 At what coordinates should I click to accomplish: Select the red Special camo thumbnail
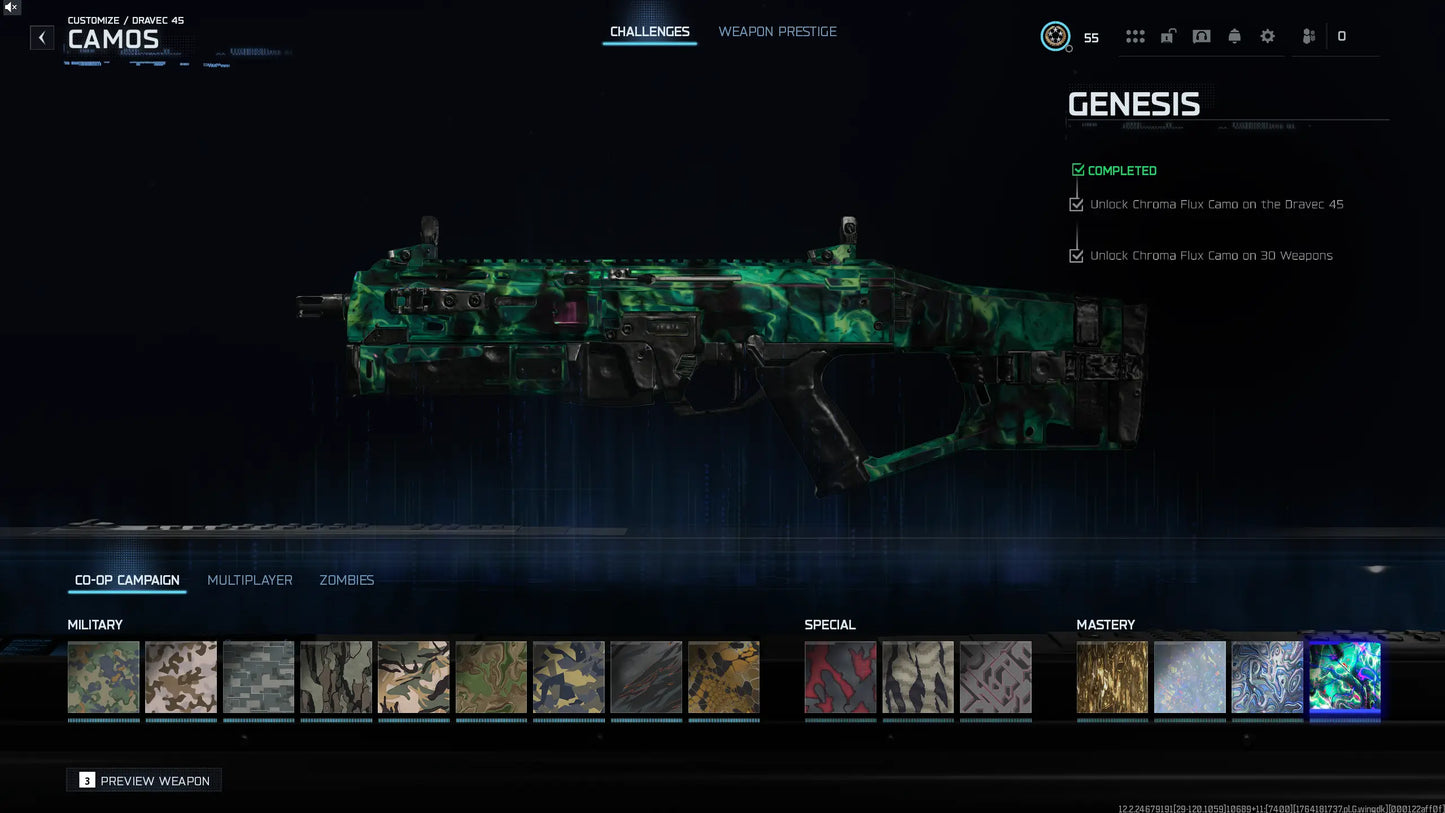click(x=840, y=678)
